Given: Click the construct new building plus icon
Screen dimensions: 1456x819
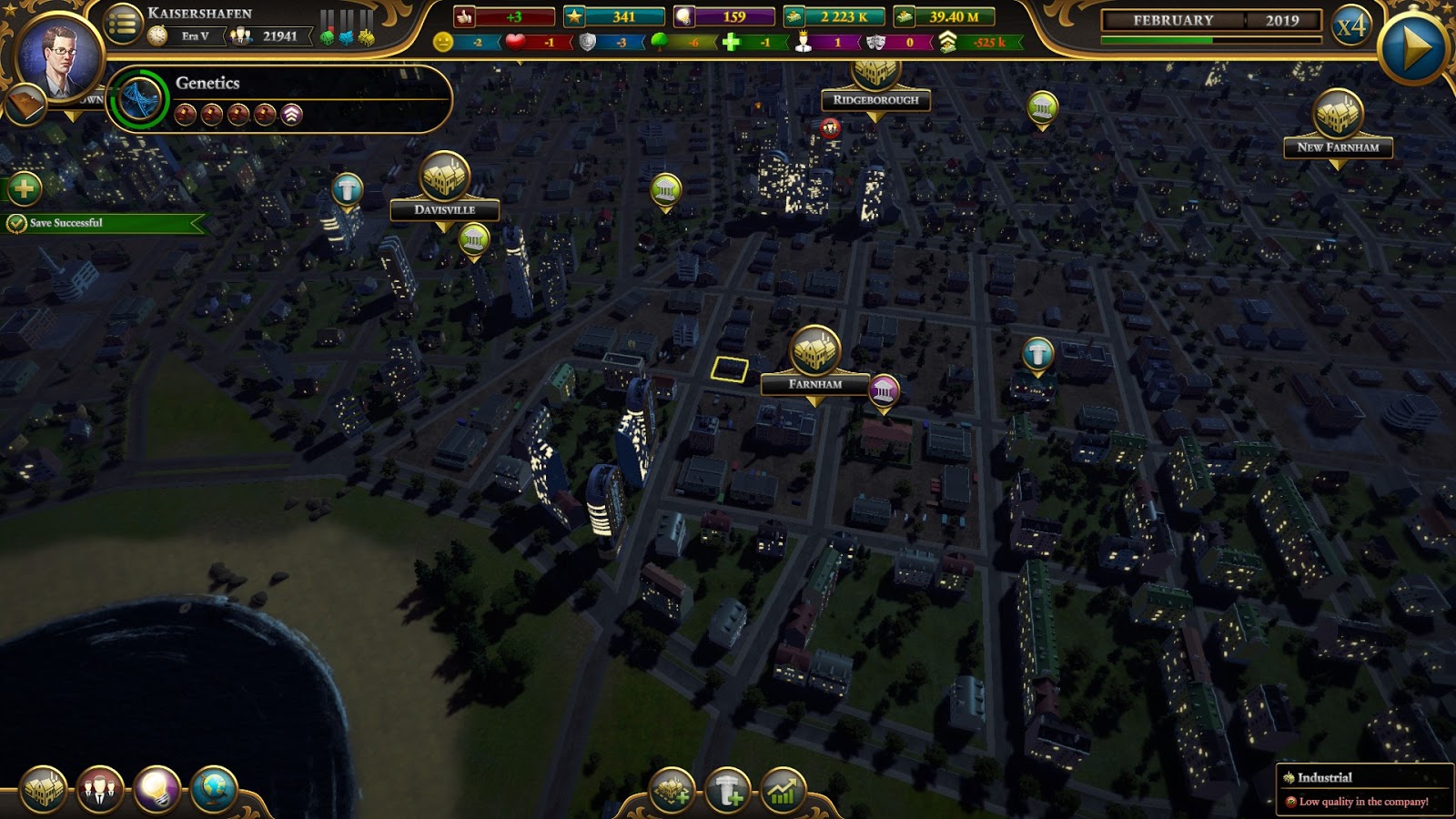Looking at the screenshot, I should [x=674, y=791].
